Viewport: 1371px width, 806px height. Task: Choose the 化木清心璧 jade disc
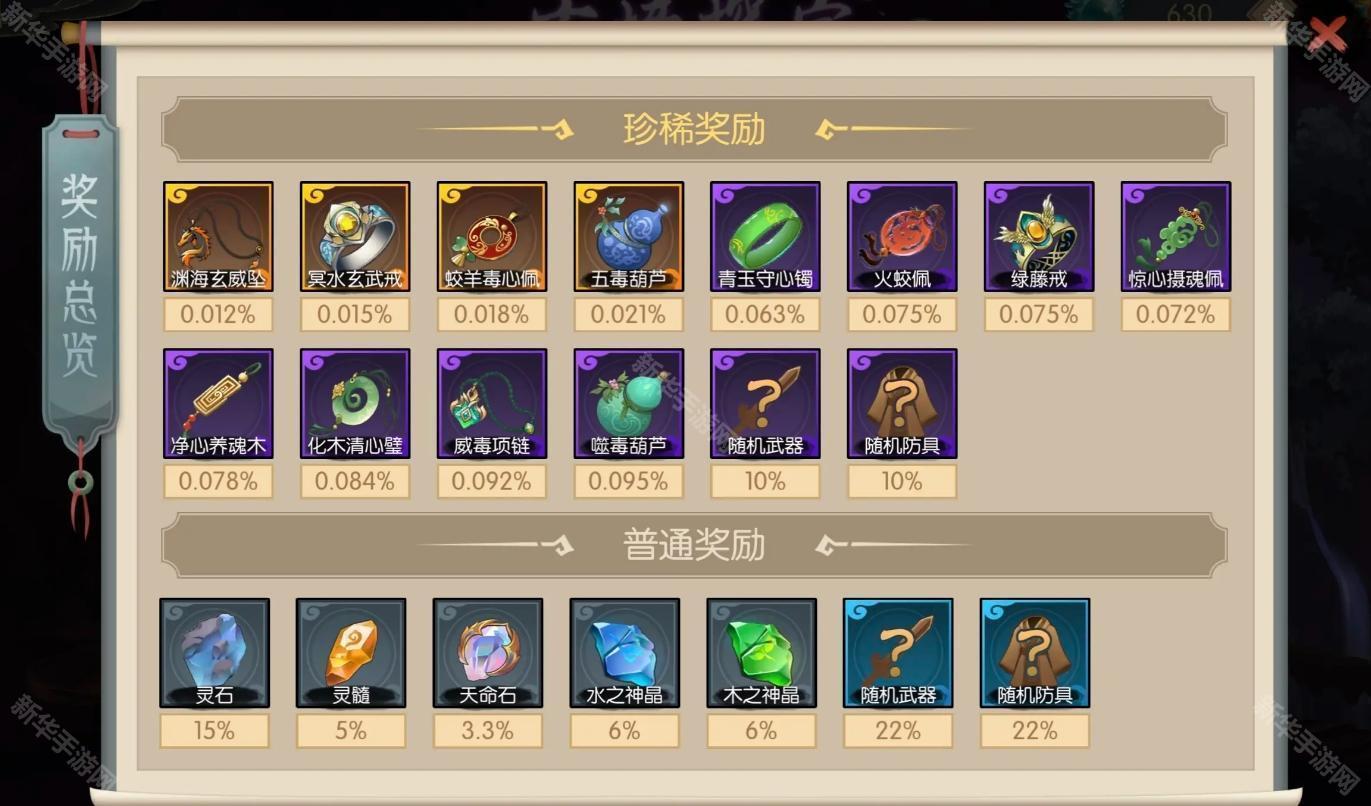[355, 403]
